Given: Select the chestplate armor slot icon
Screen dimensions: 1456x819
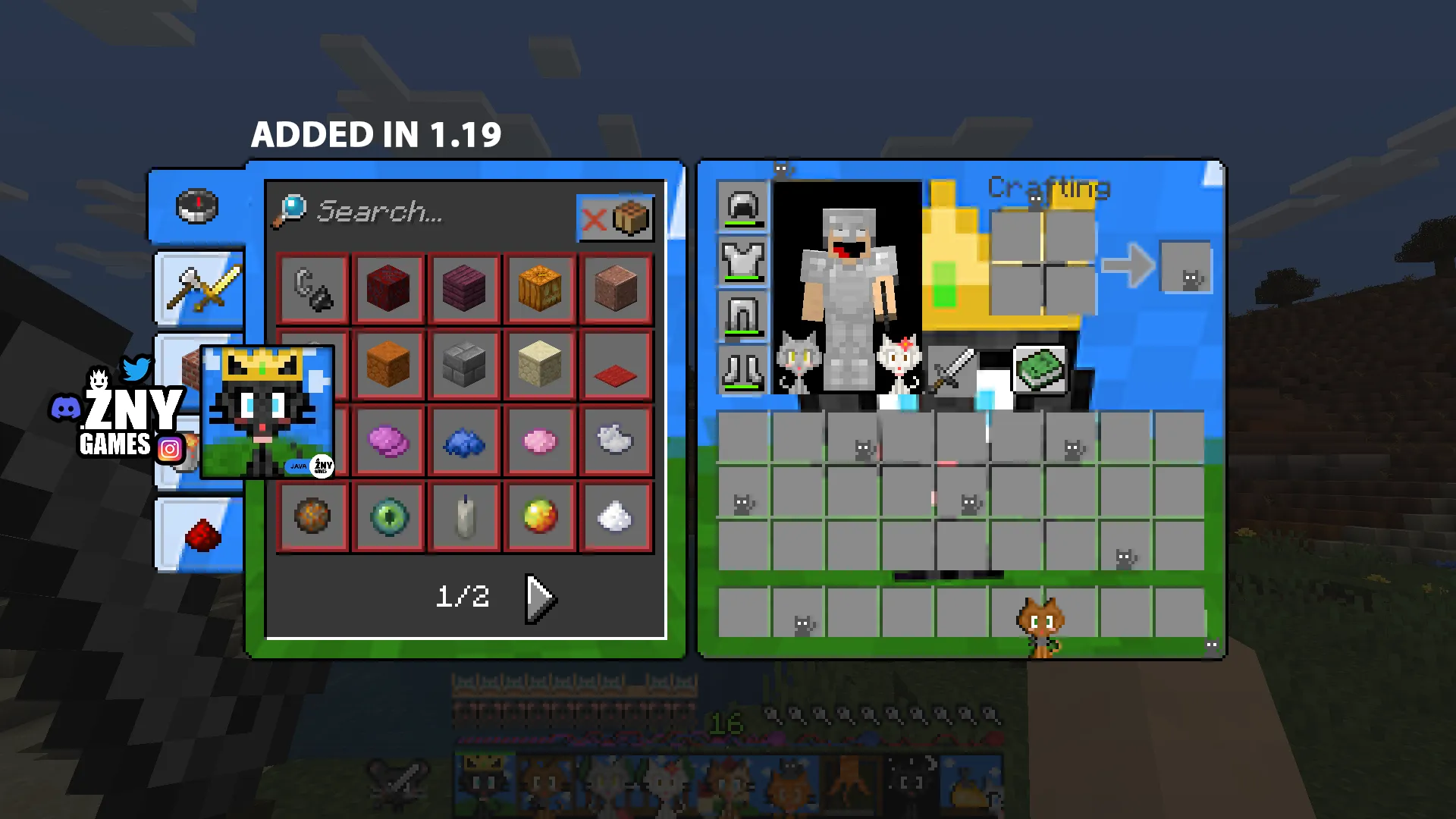Looking at the screenshot, I should click(742, 262).
